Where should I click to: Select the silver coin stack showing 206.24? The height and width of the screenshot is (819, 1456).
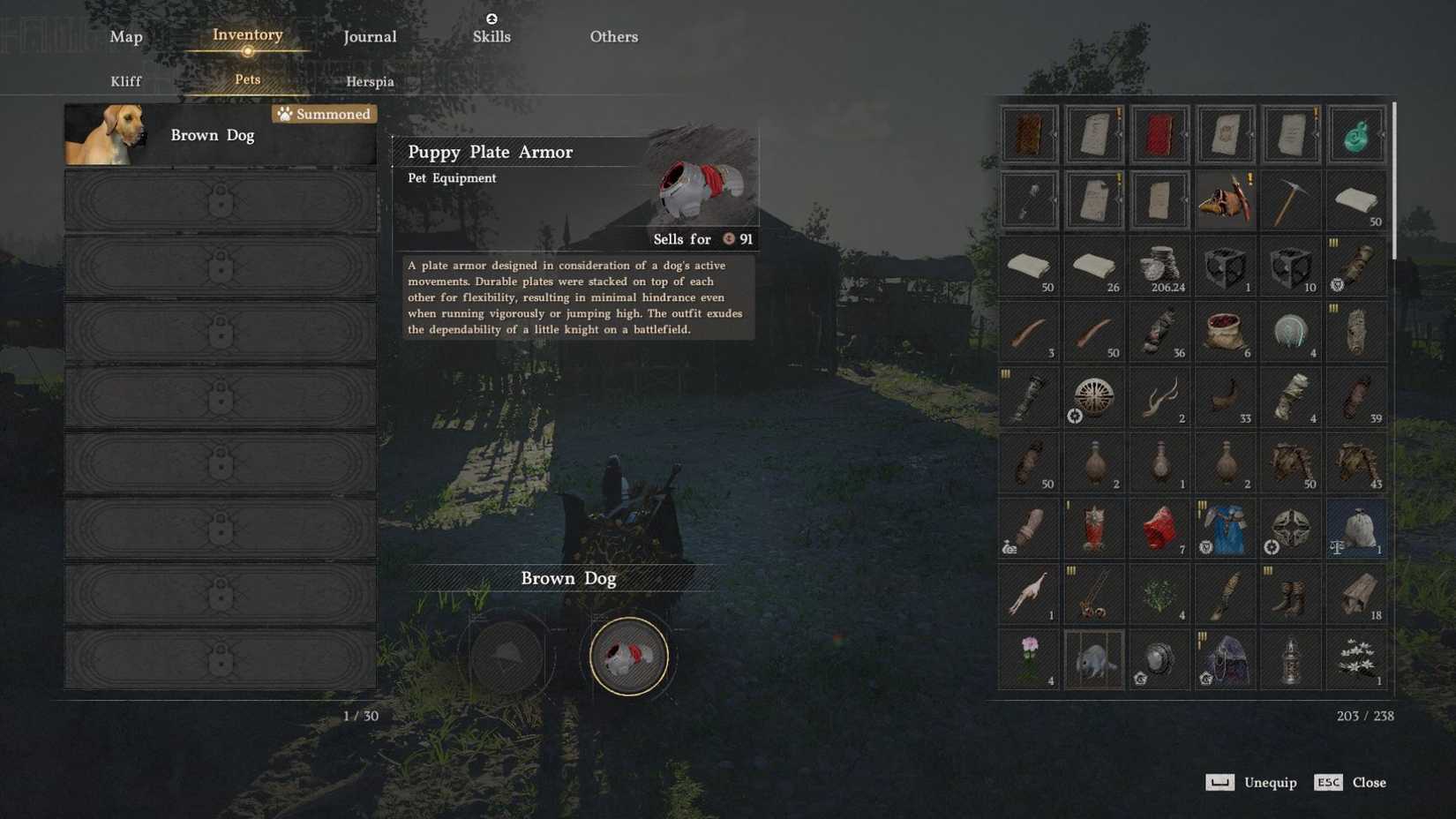click(1160, 265)
